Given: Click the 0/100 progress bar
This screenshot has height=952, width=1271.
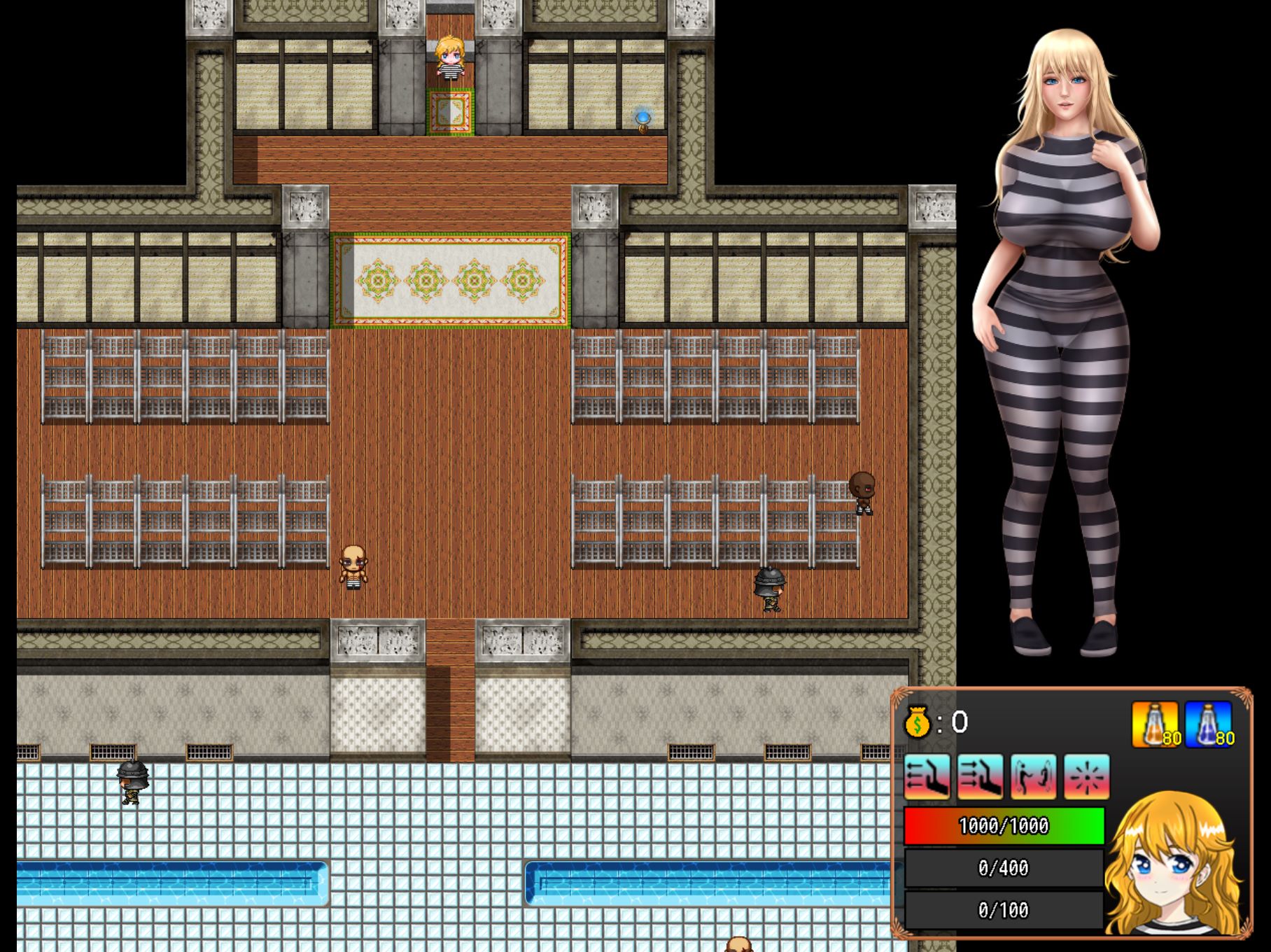Looking at the screenshot, I should click(1003, 910).
